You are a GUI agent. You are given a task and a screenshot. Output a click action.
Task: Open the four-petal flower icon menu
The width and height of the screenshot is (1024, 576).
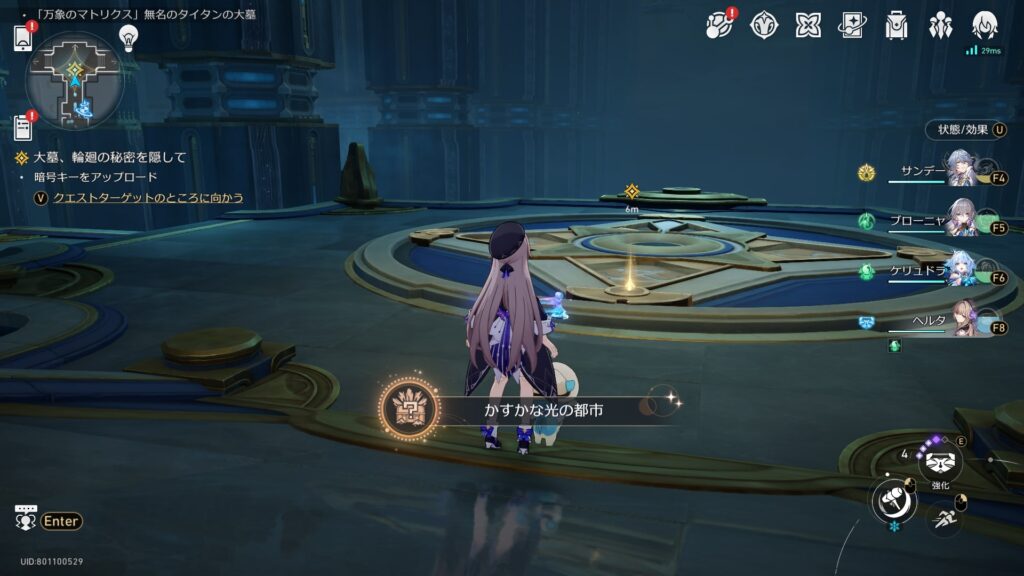808,26
